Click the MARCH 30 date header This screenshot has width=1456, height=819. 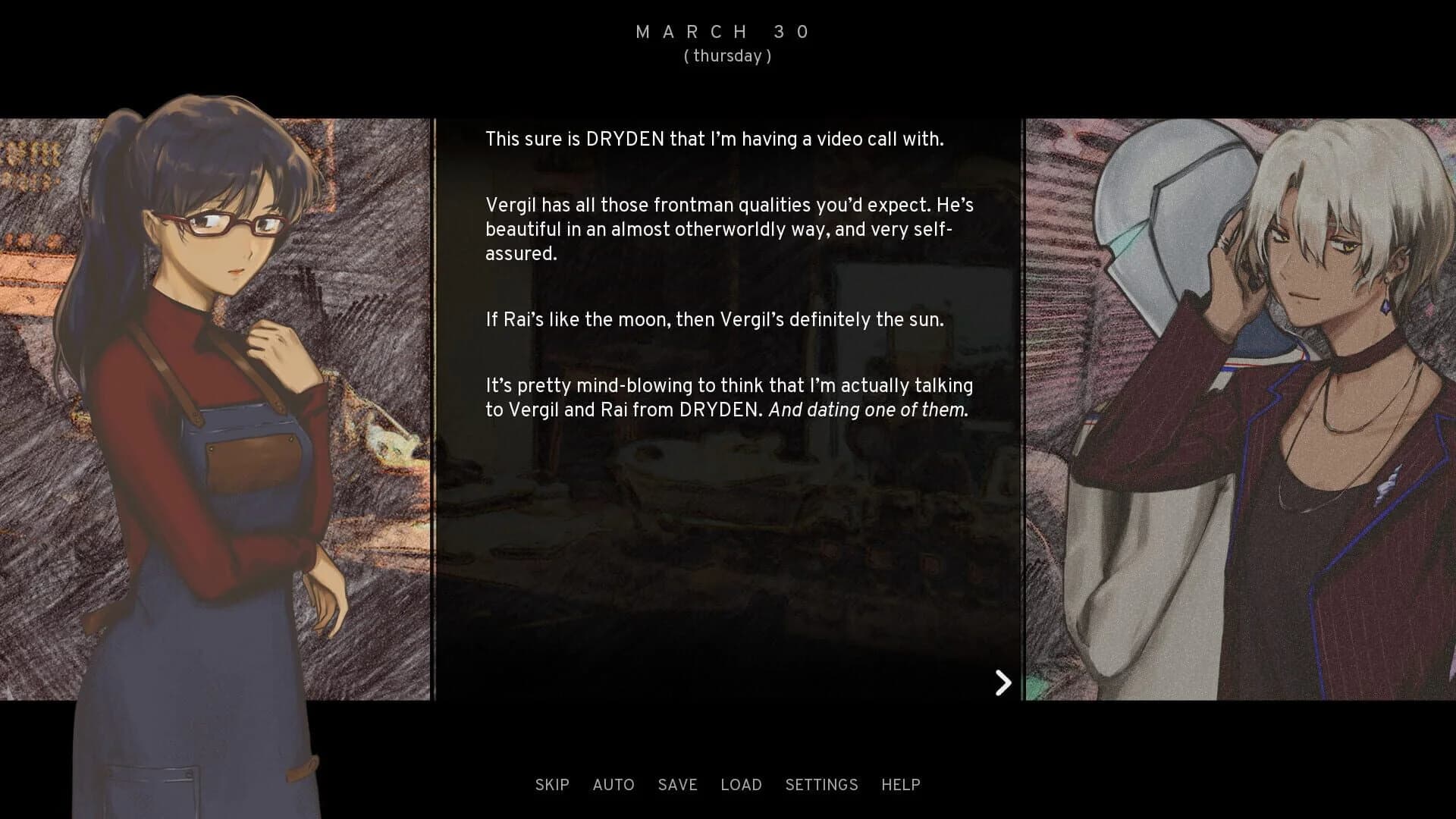point(722,31)
